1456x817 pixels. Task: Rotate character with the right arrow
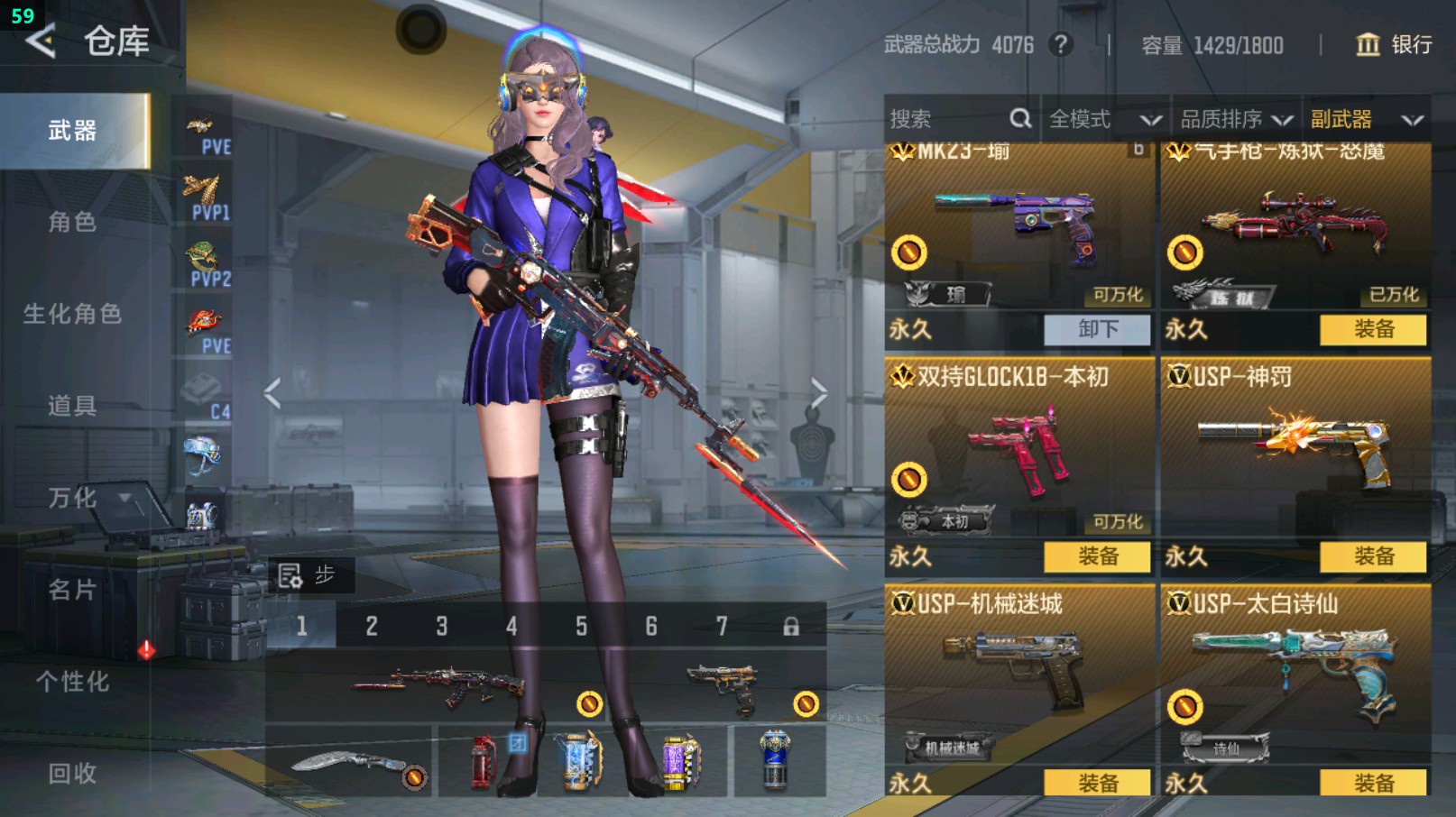tap(818, 393)
